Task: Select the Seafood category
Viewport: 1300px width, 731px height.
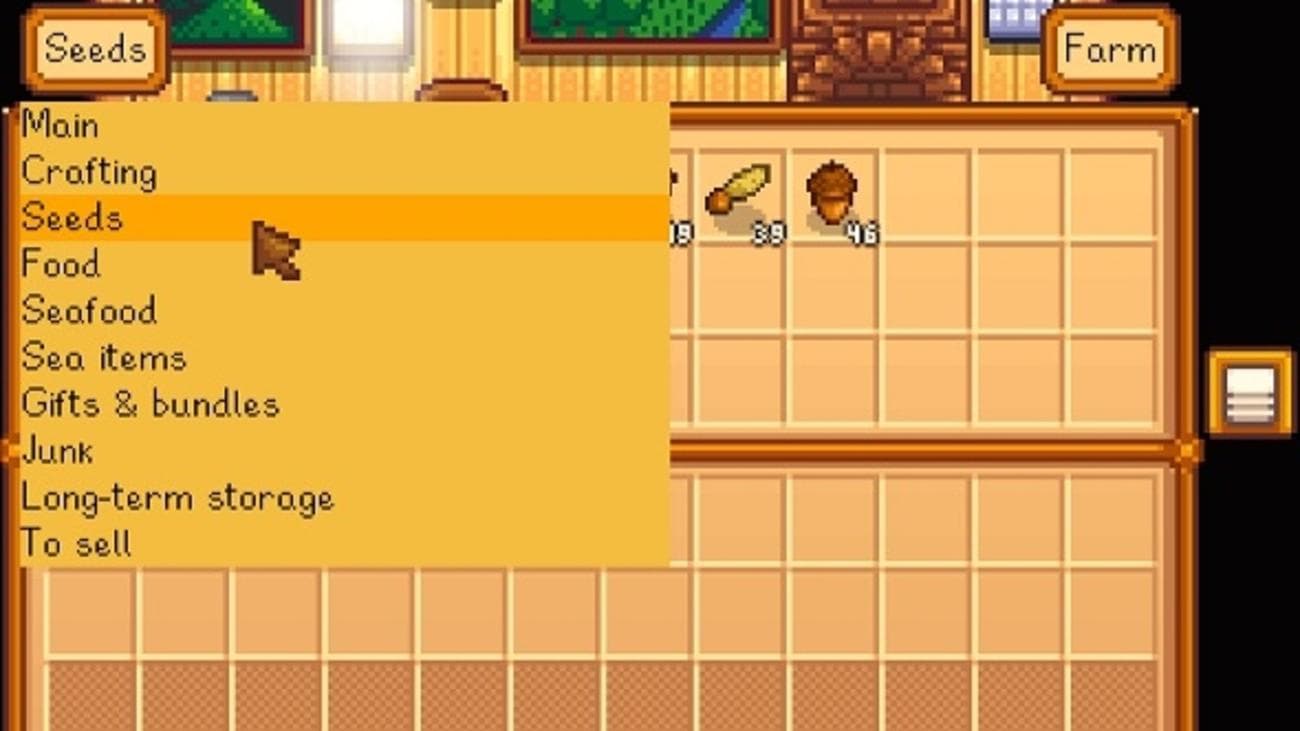Action: (x=88, y=310)
